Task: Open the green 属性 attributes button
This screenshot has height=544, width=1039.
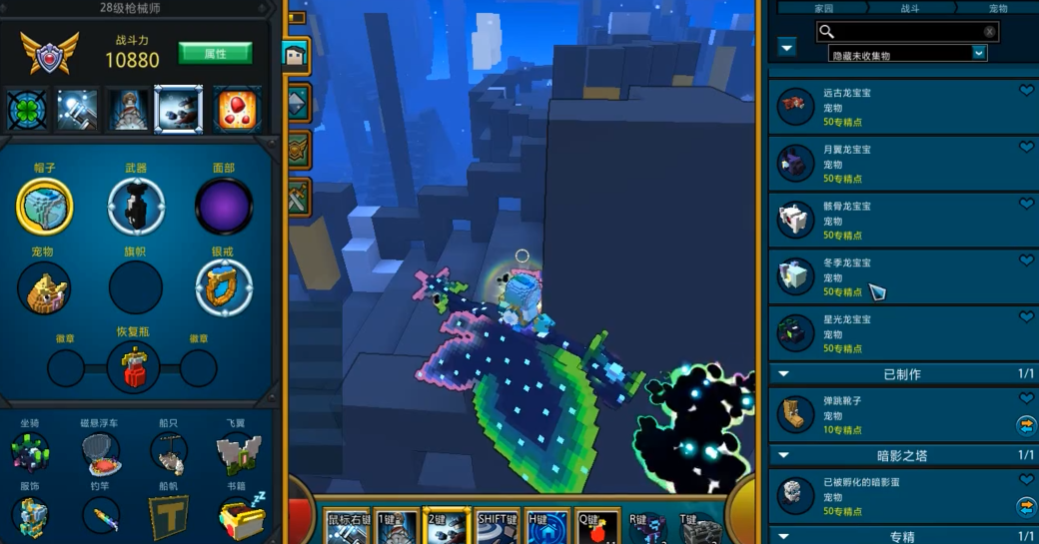Action: [x=214, y=53]
